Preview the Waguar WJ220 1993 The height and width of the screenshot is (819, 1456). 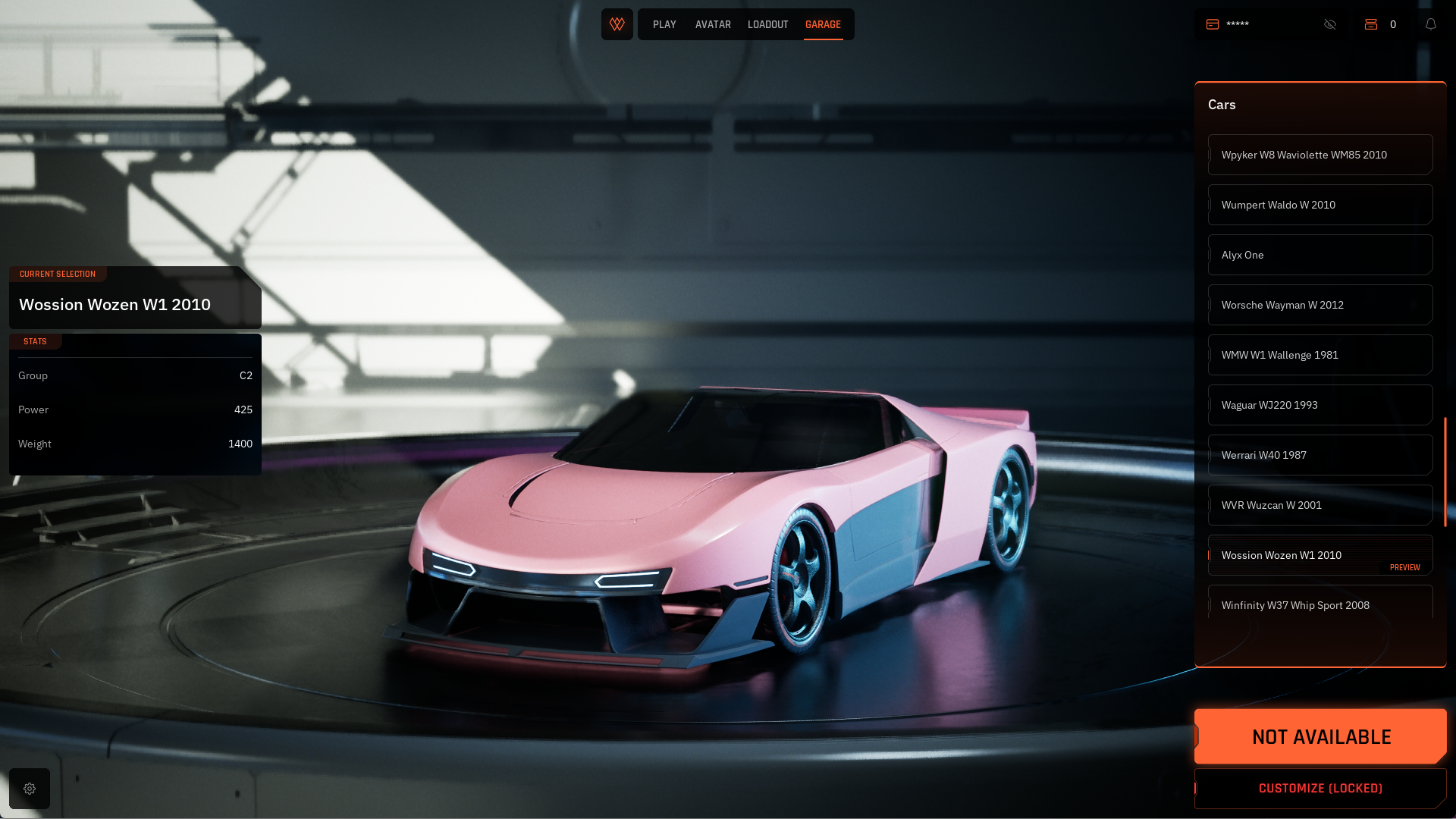click(x=1319, y=405)
